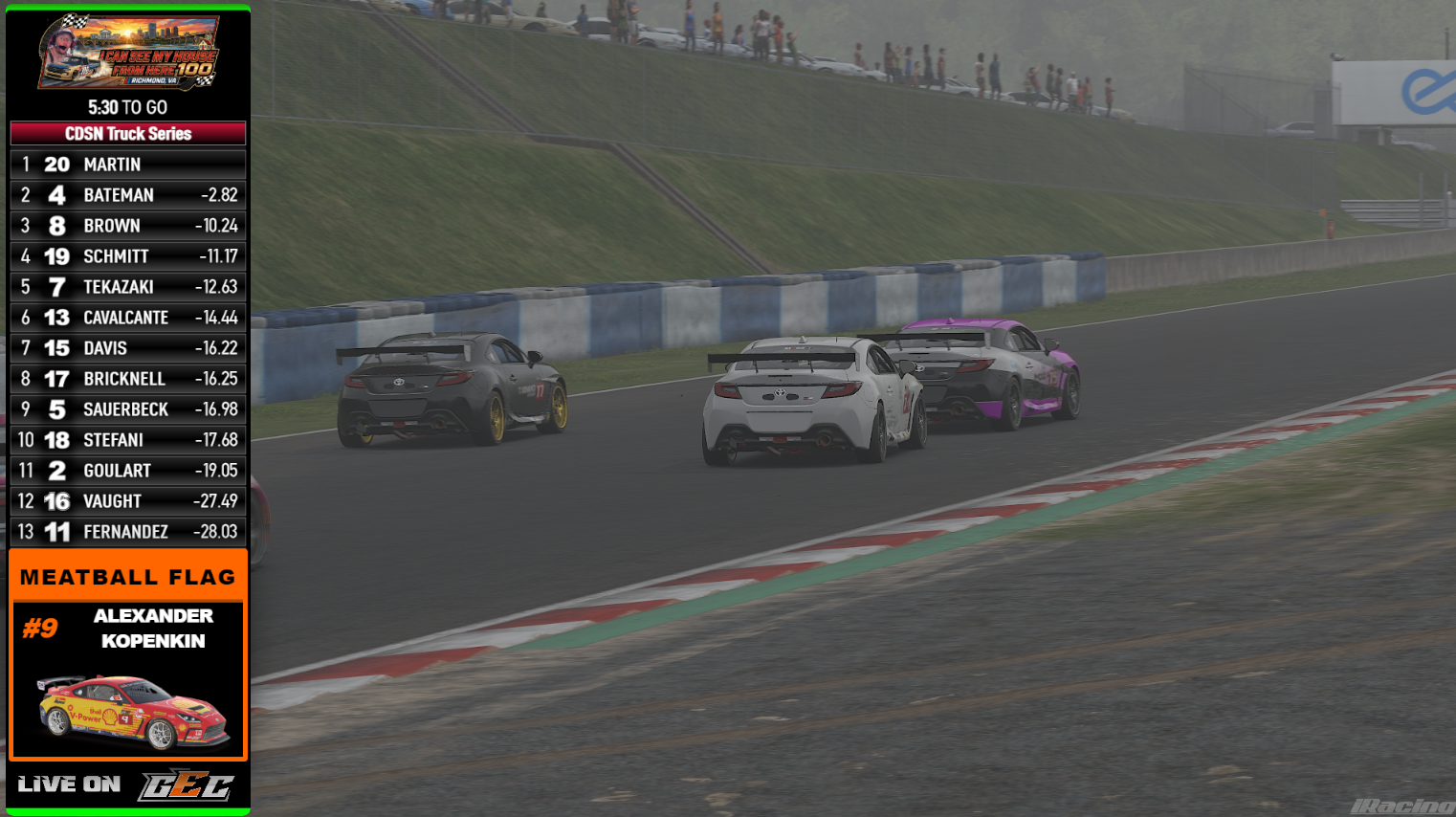Click the 'LIVE ON' label
This screenshot has width=1456, height=817.
coord(68,783)
